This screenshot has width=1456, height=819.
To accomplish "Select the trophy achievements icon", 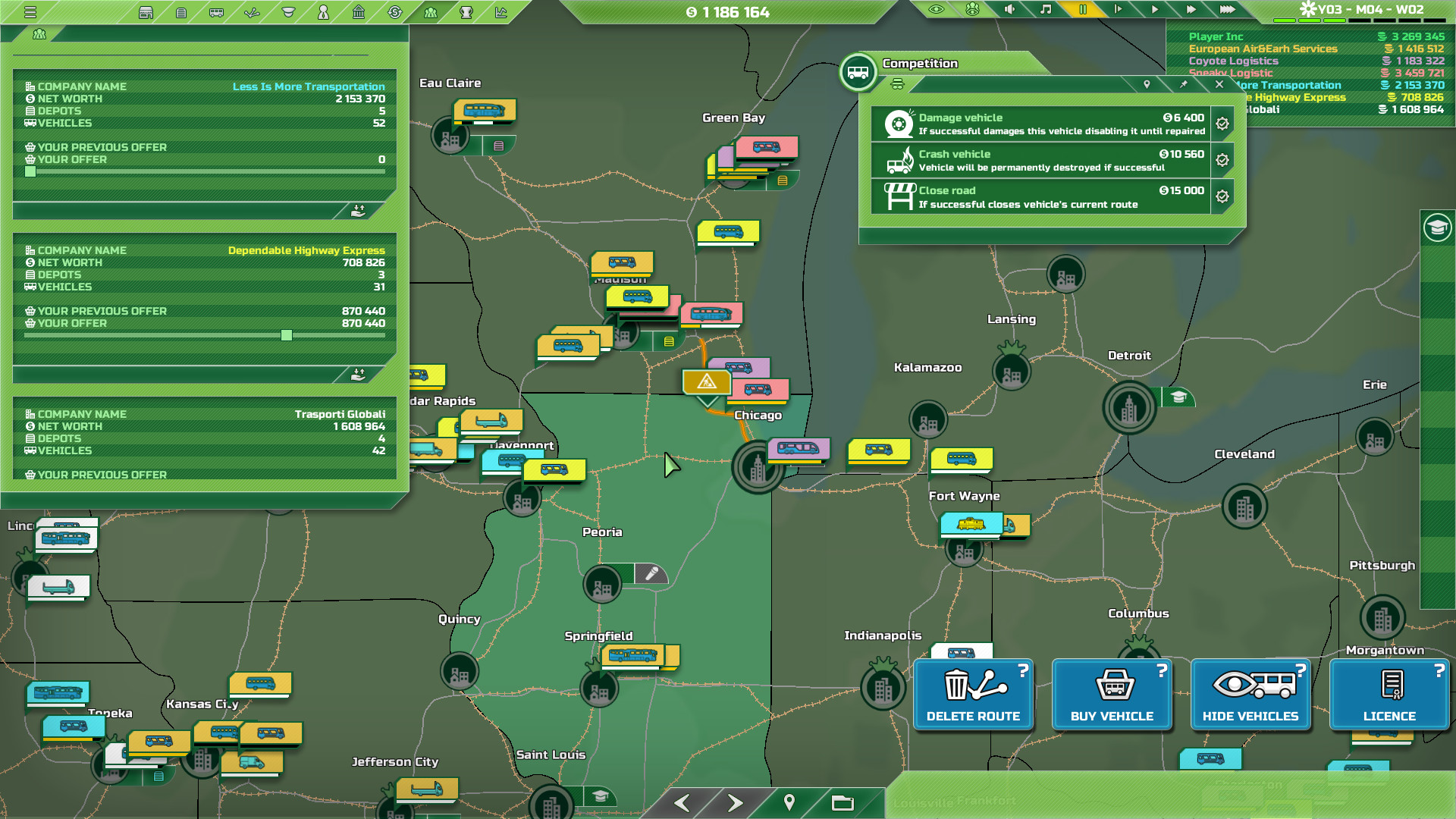I will coord(466,12).
